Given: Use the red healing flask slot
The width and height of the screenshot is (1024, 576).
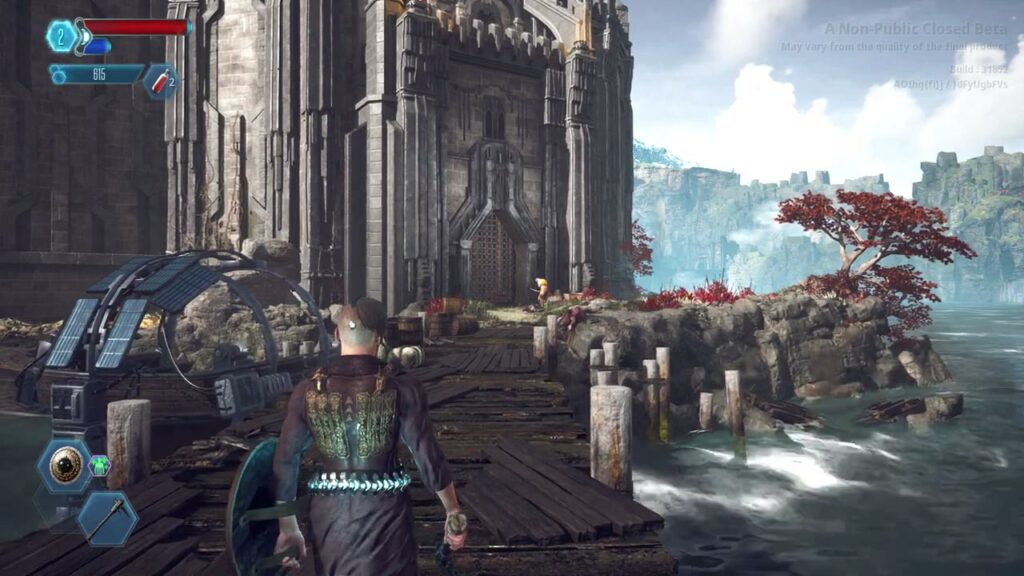Looking at the screenshot, I should [x=160, y=81].
